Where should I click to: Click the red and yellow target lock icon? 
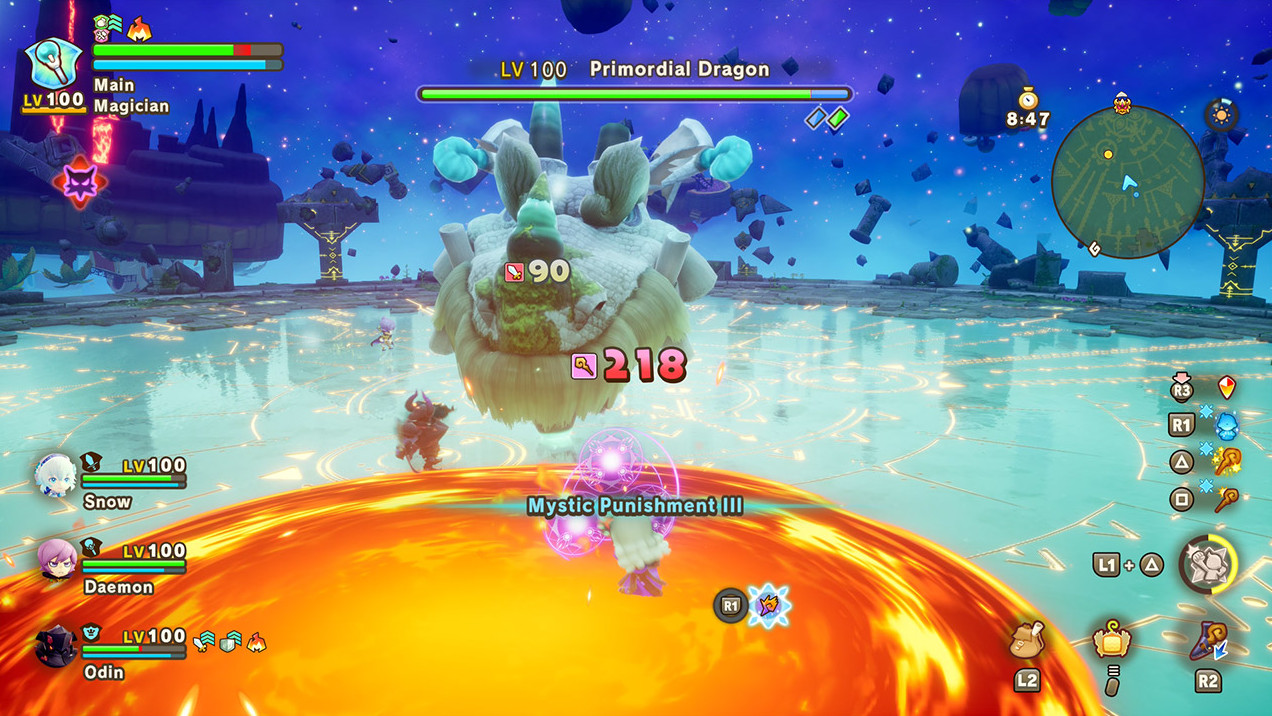(1227, 388)
